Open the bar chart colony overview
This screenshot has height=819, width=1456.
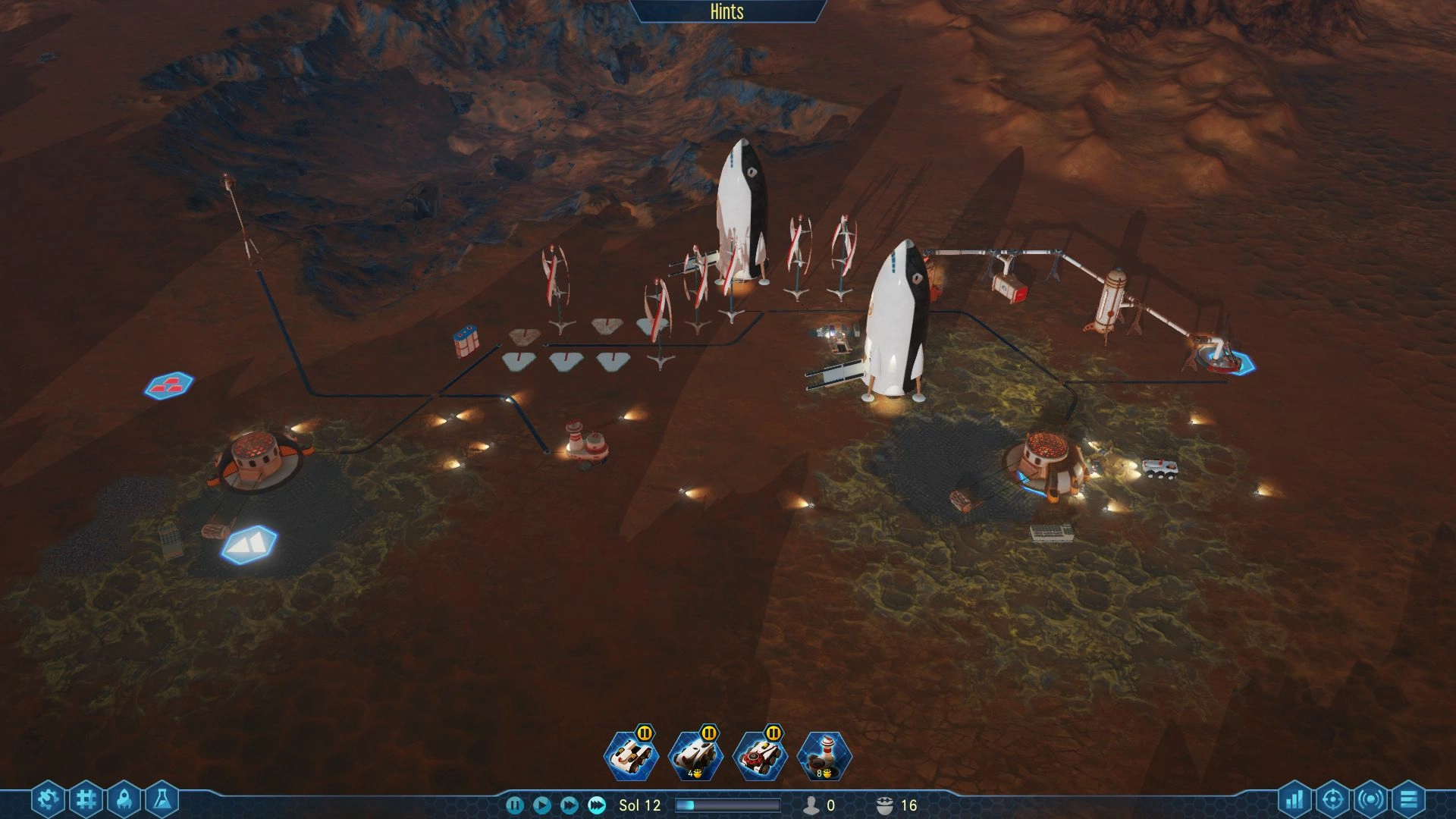1295,799
